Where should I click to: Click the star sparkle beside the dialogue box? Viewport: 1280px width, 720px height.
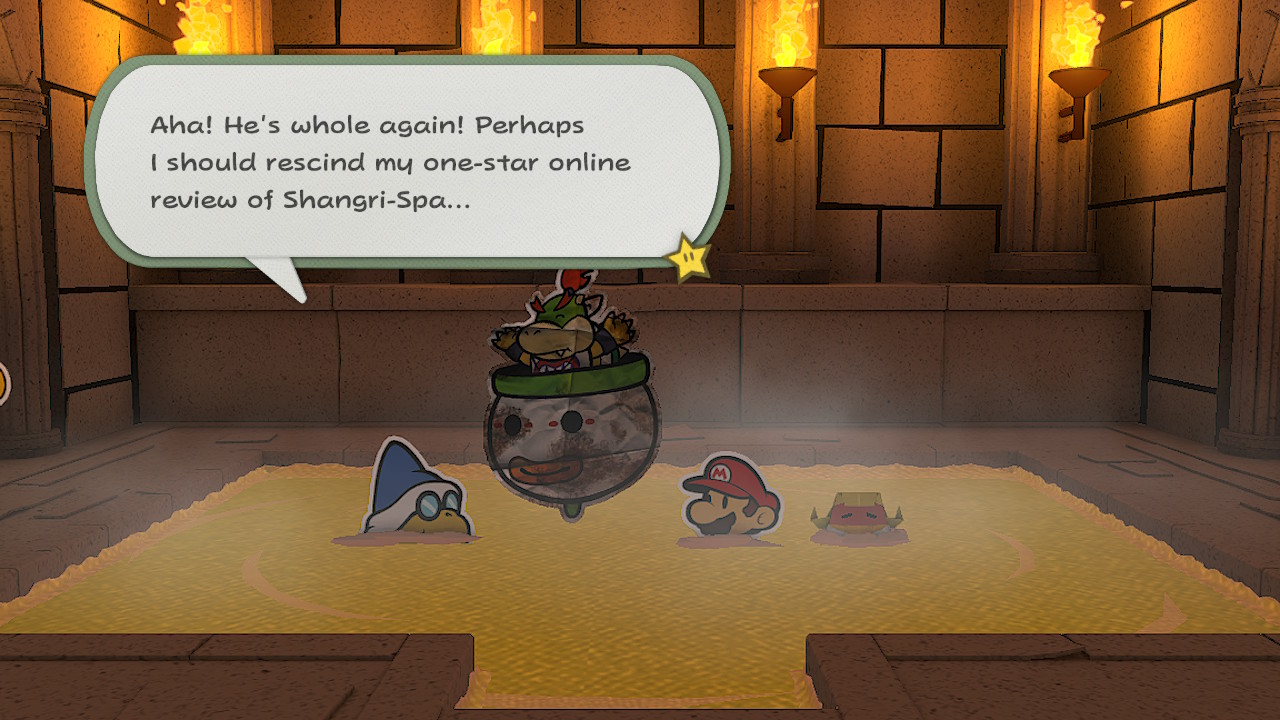(x=690, y=258)
